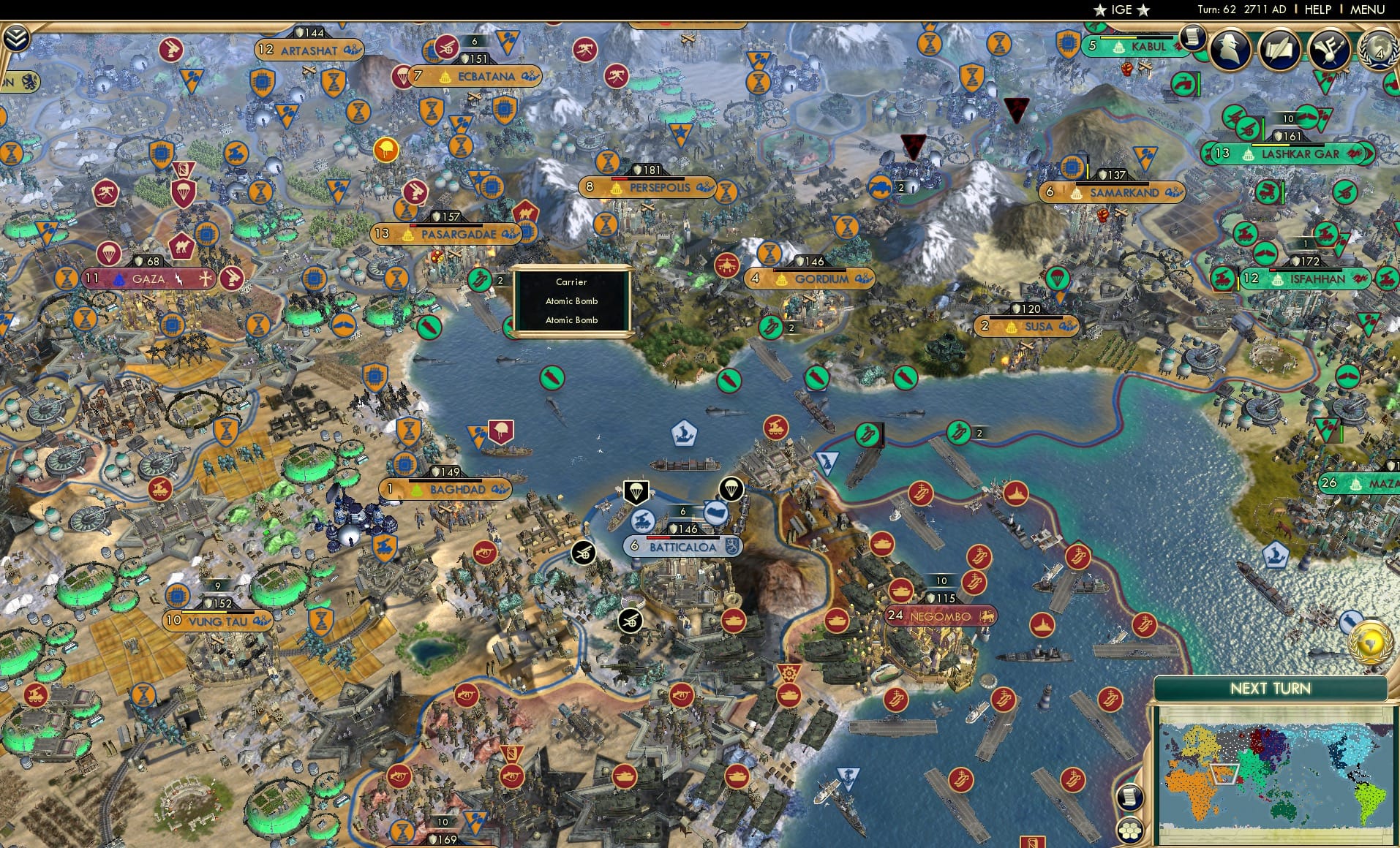Select the first Atomic Bomb cargo entry
Screen dimensions: 1400x848
click(571, 300)
